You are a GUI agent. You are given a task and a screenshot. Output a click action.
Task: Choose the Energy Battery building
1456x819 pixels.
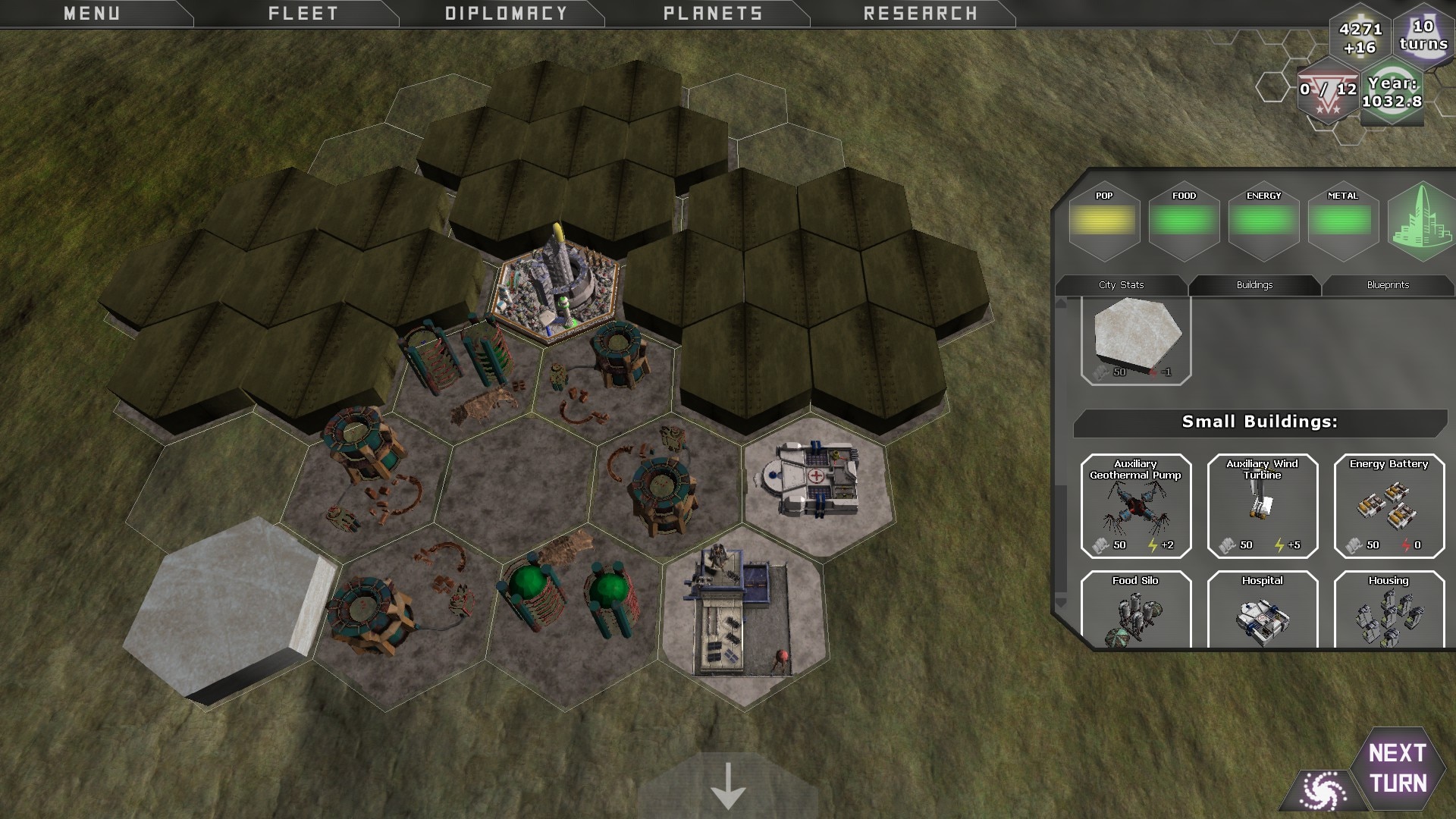pos(1389,506)
